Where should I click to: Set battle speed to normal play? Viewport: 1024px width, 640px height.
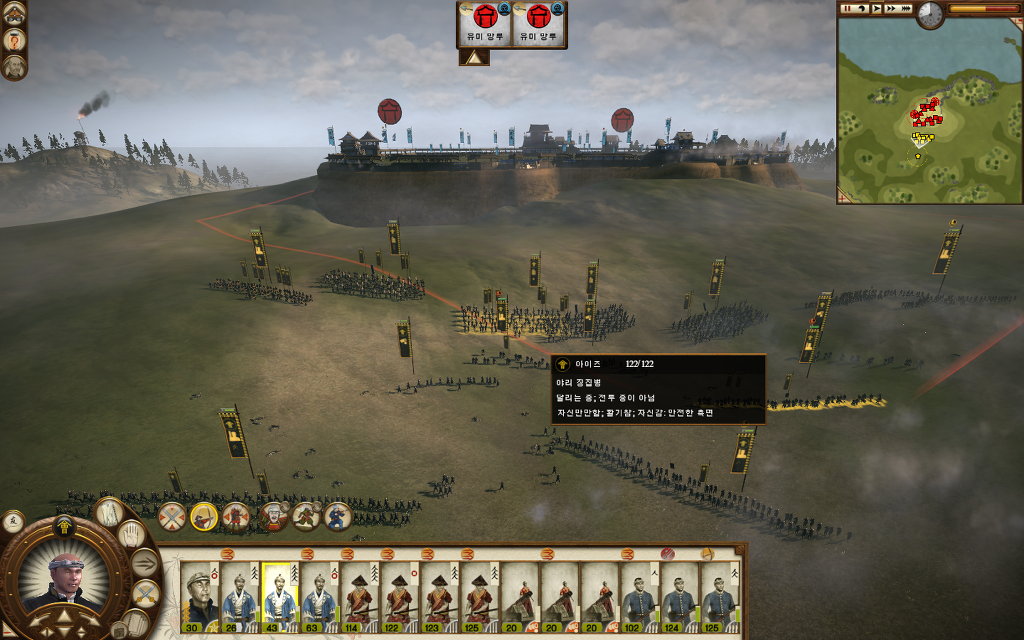[x=877, y=9]
